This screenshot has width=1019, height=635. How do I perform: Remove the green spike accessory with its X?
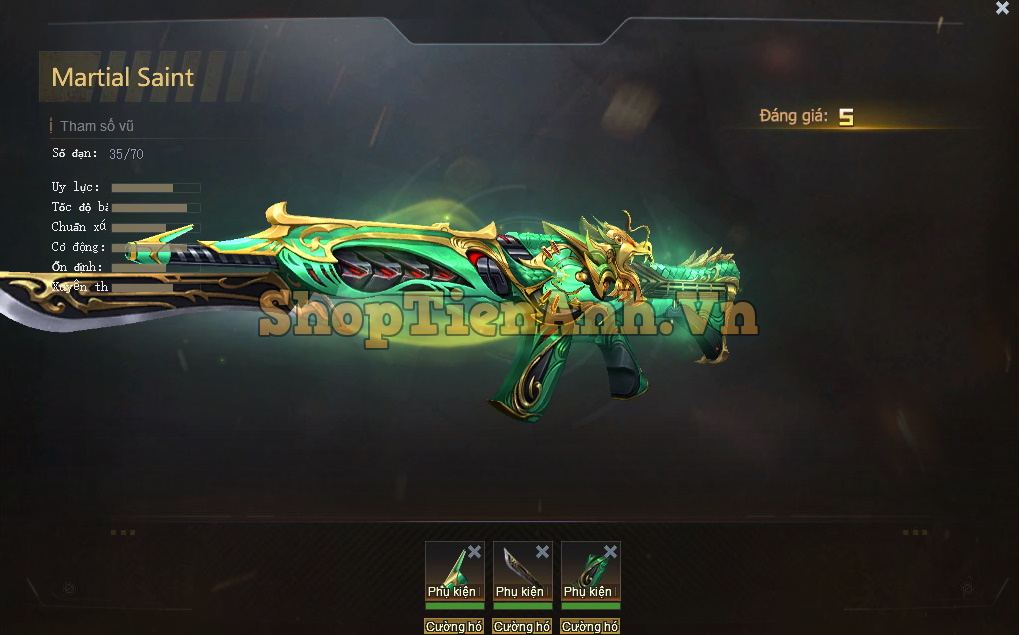pos(474,552)
